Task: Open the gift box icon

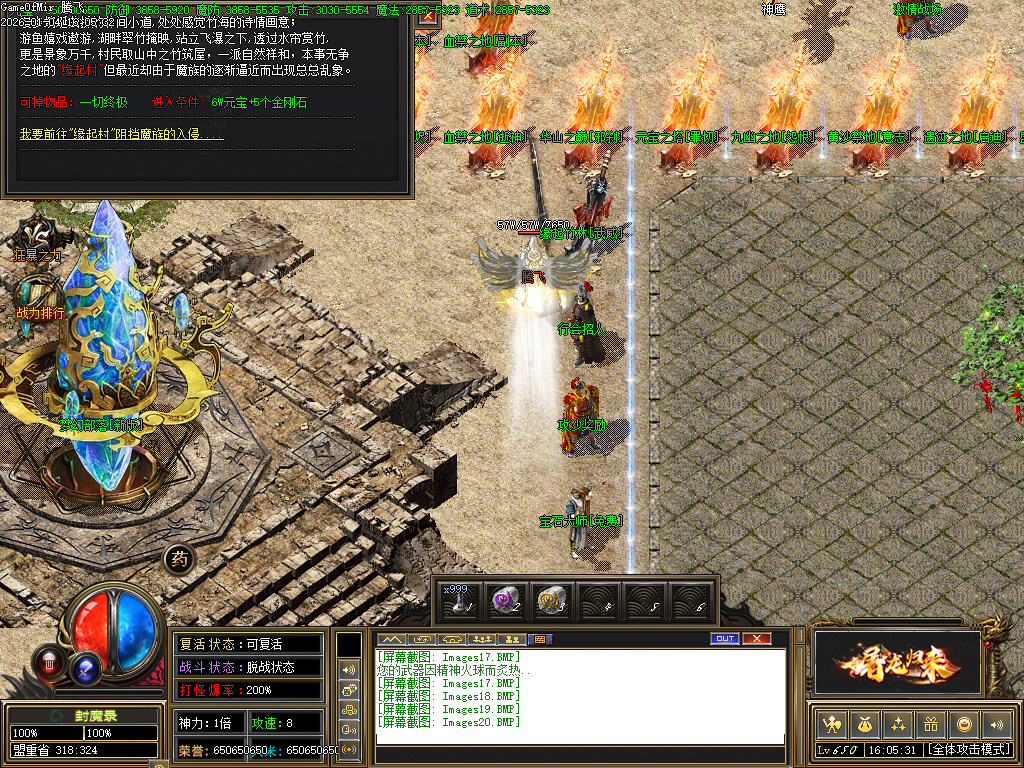Action: [930, 724]
